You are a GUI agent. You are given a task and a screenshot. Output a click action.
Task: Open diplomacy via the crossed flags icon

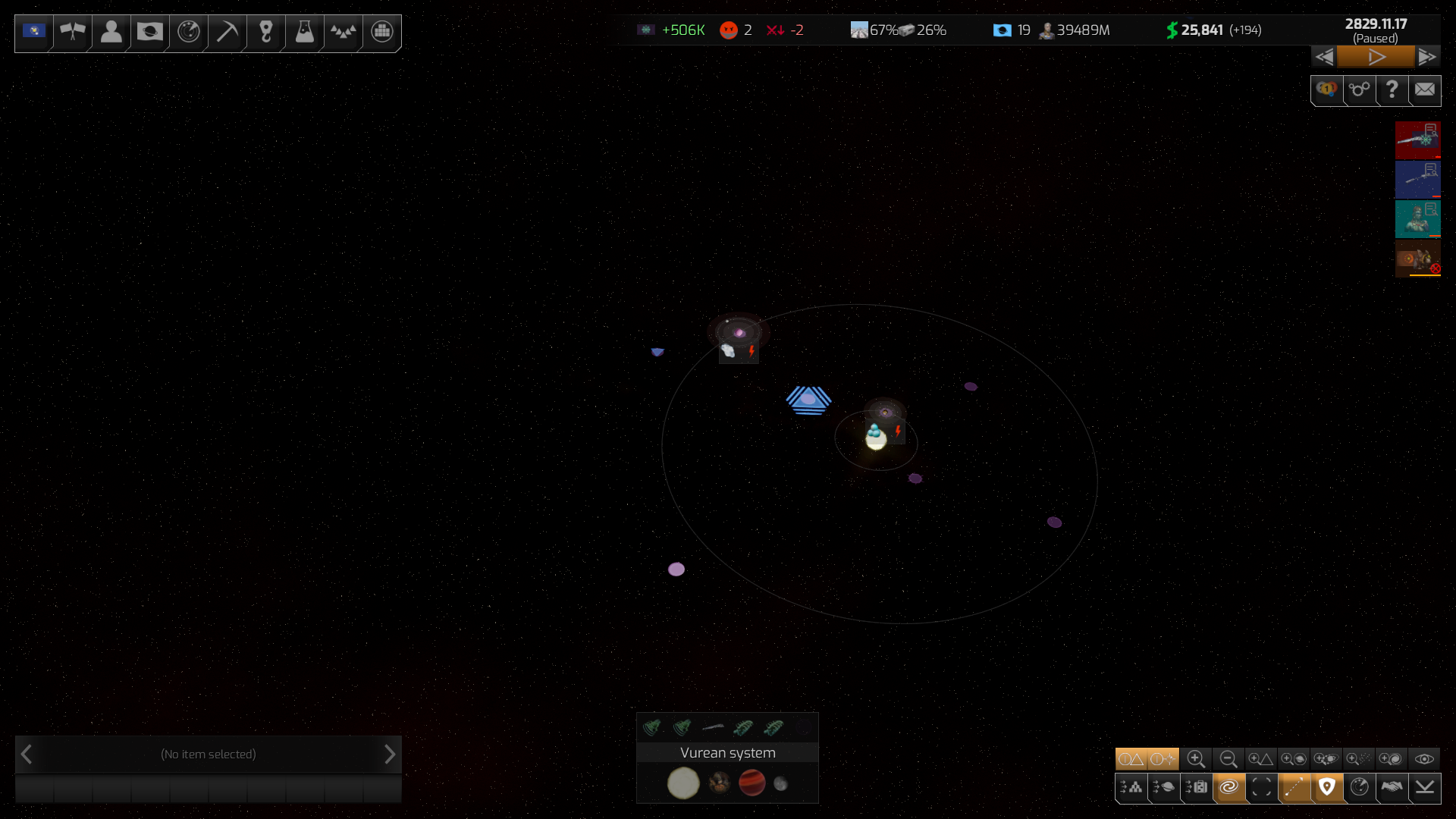[73, 32]
